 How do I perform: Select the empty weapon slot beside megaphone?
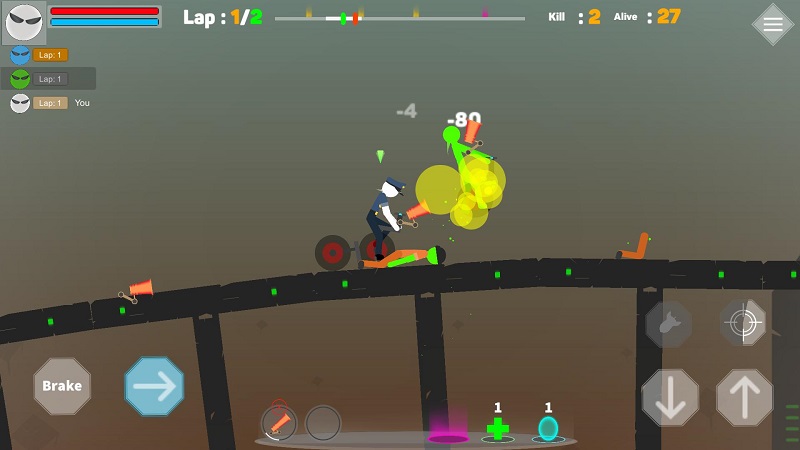[x=323, y=423]
